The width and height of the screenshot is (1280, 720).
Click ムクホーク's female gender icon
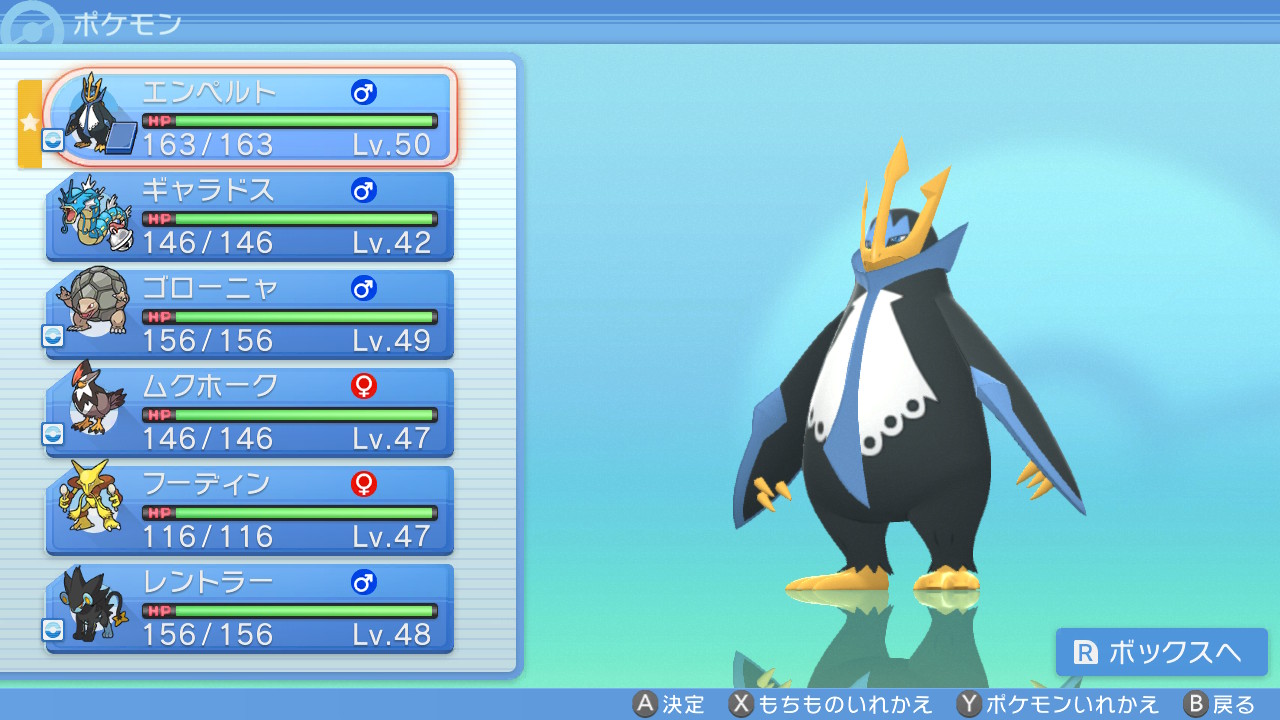tap(364, 386)
